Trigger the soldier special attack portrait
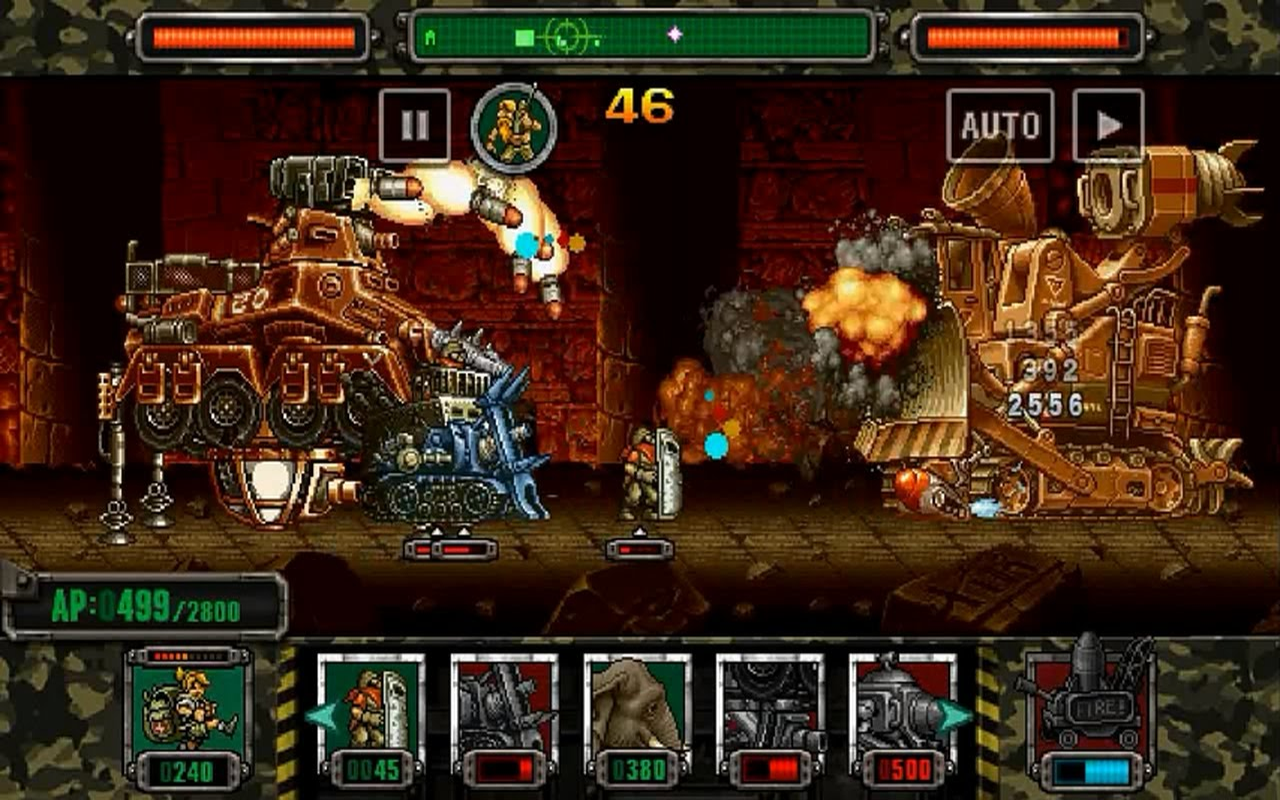The width and height of the screenshot is (1280, 800). 514,127
